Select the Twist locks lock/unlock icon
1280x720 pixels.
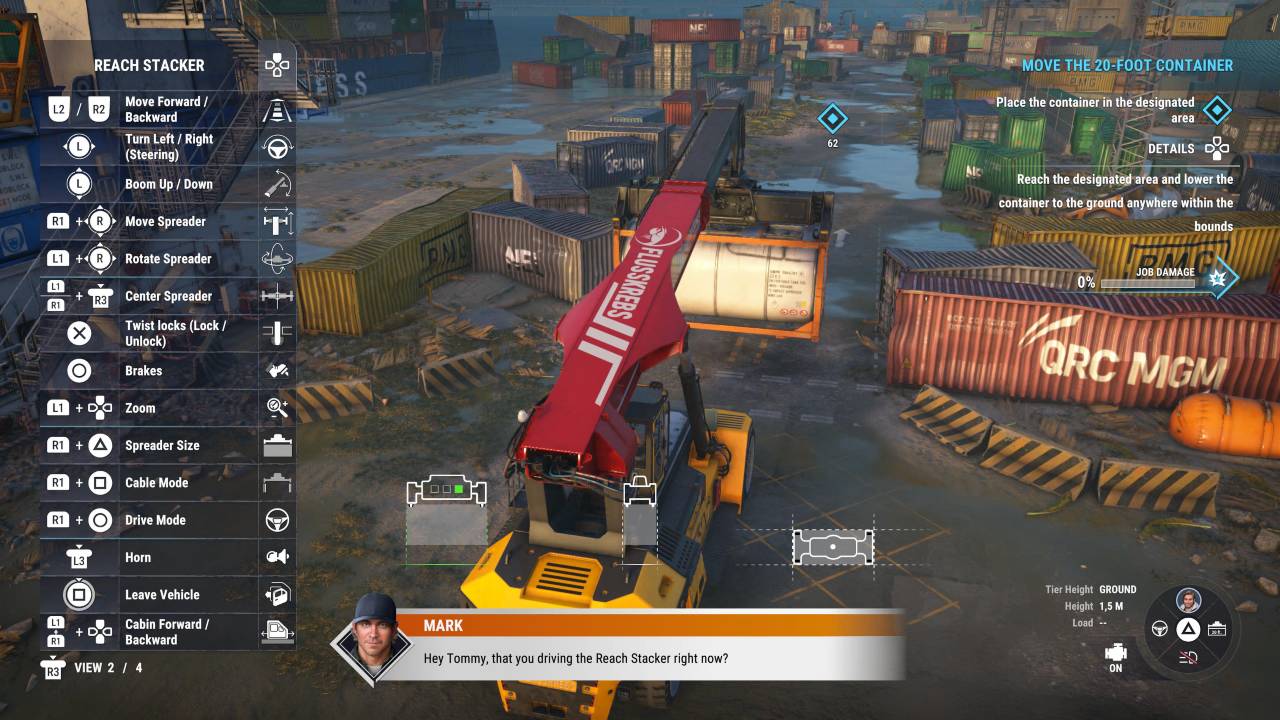(277, 333)
